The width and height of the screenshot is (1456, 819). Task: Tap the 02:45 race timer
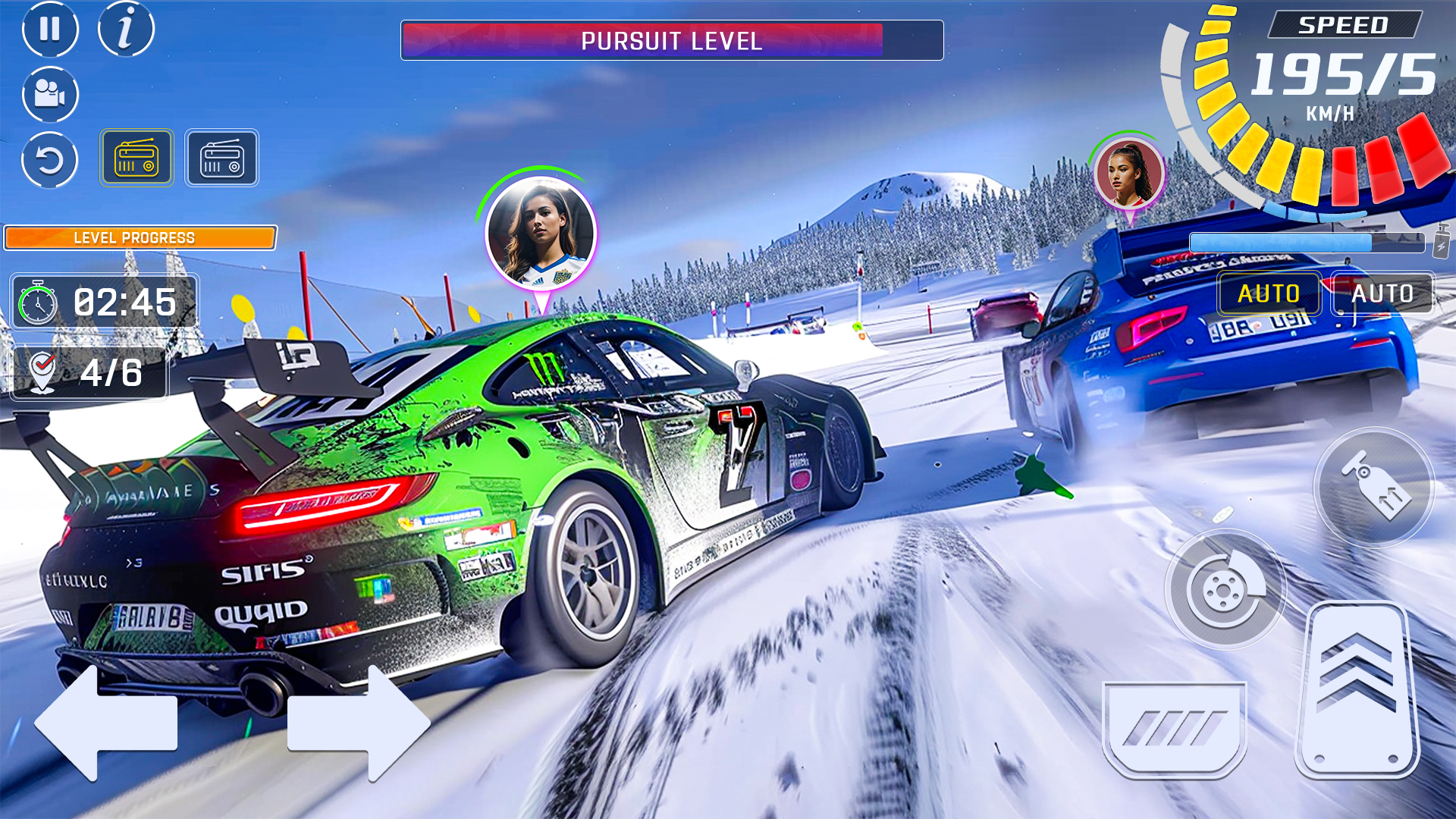click(x=106, y=302)
